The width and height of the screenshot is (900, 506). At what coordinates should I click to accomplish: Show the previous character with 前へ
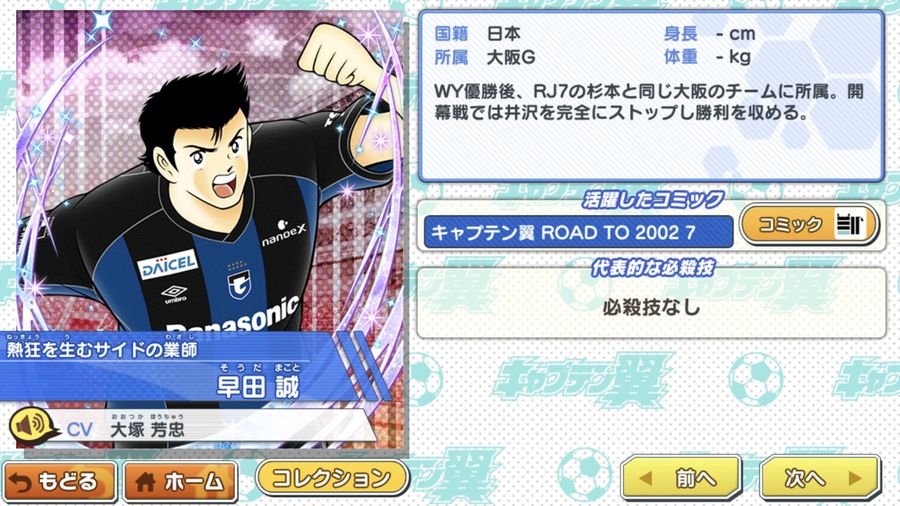pyautogui.click(x=681, y=478)
